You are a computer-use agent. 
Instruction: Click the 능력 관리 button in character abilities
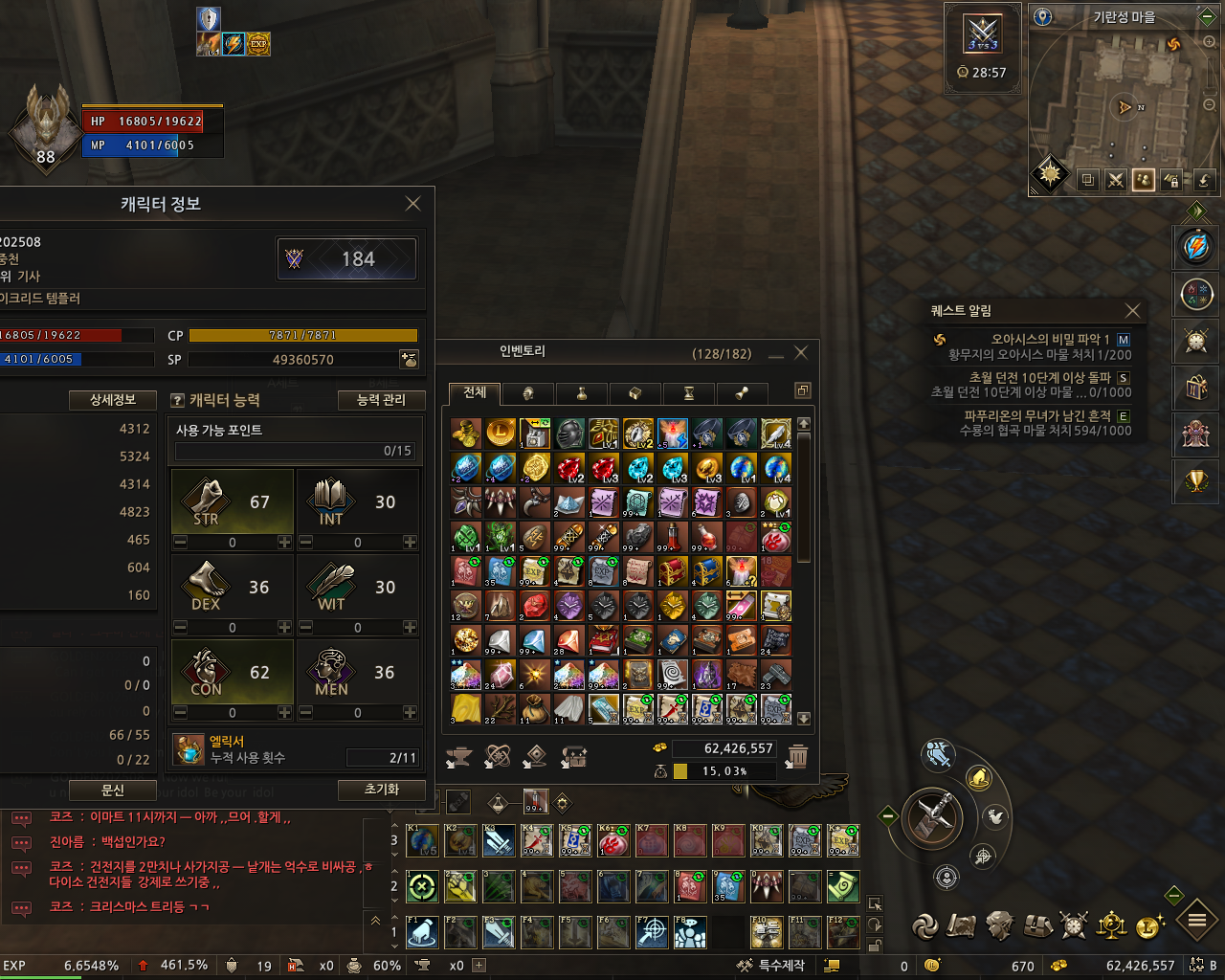(380, 400)
